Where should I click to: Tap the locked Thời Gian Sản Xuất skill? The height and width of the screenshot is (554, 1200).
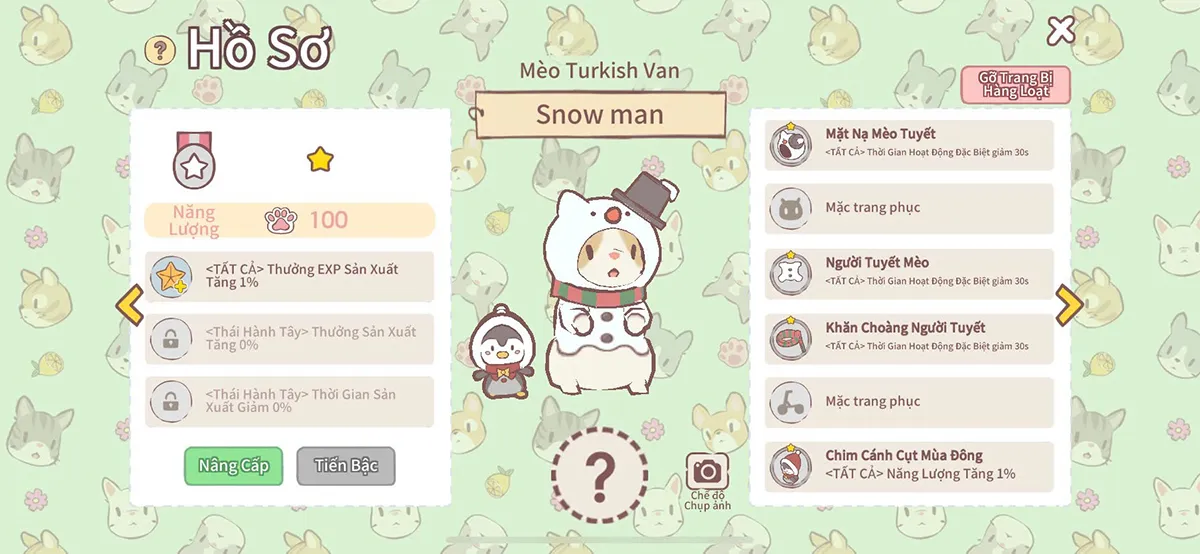[x=290, y=402]
